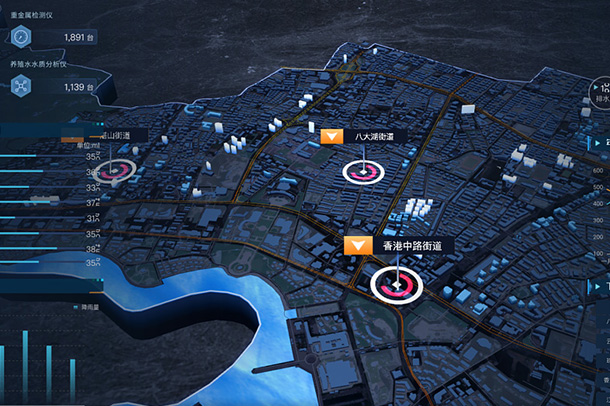Select the ring marker below 香港中路街道
The height and width of the screenshot is (406, 610).
[397, 286]
